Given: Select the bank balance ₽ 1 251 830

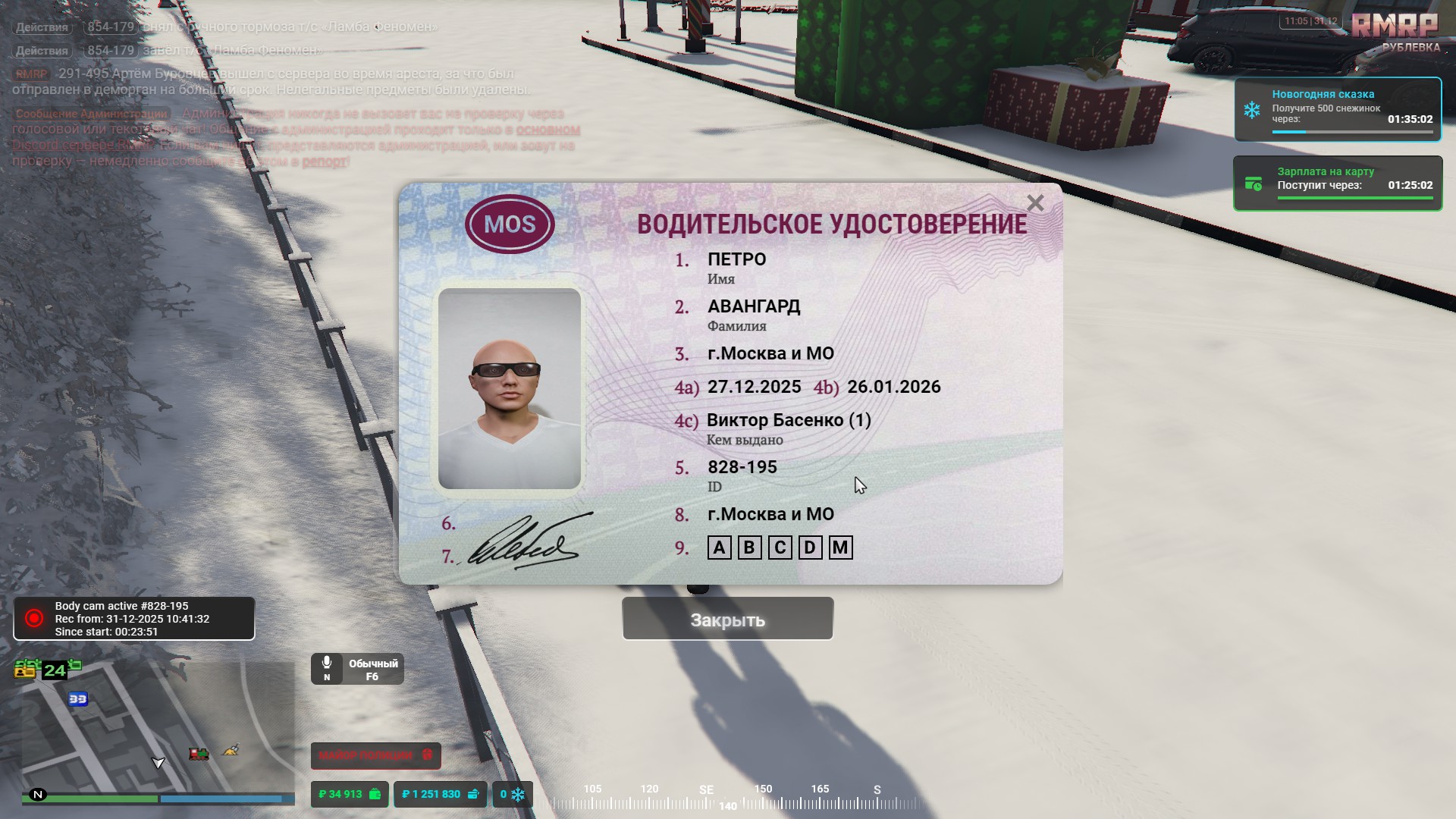Looking at the screenshot, I should click(440, 794).
